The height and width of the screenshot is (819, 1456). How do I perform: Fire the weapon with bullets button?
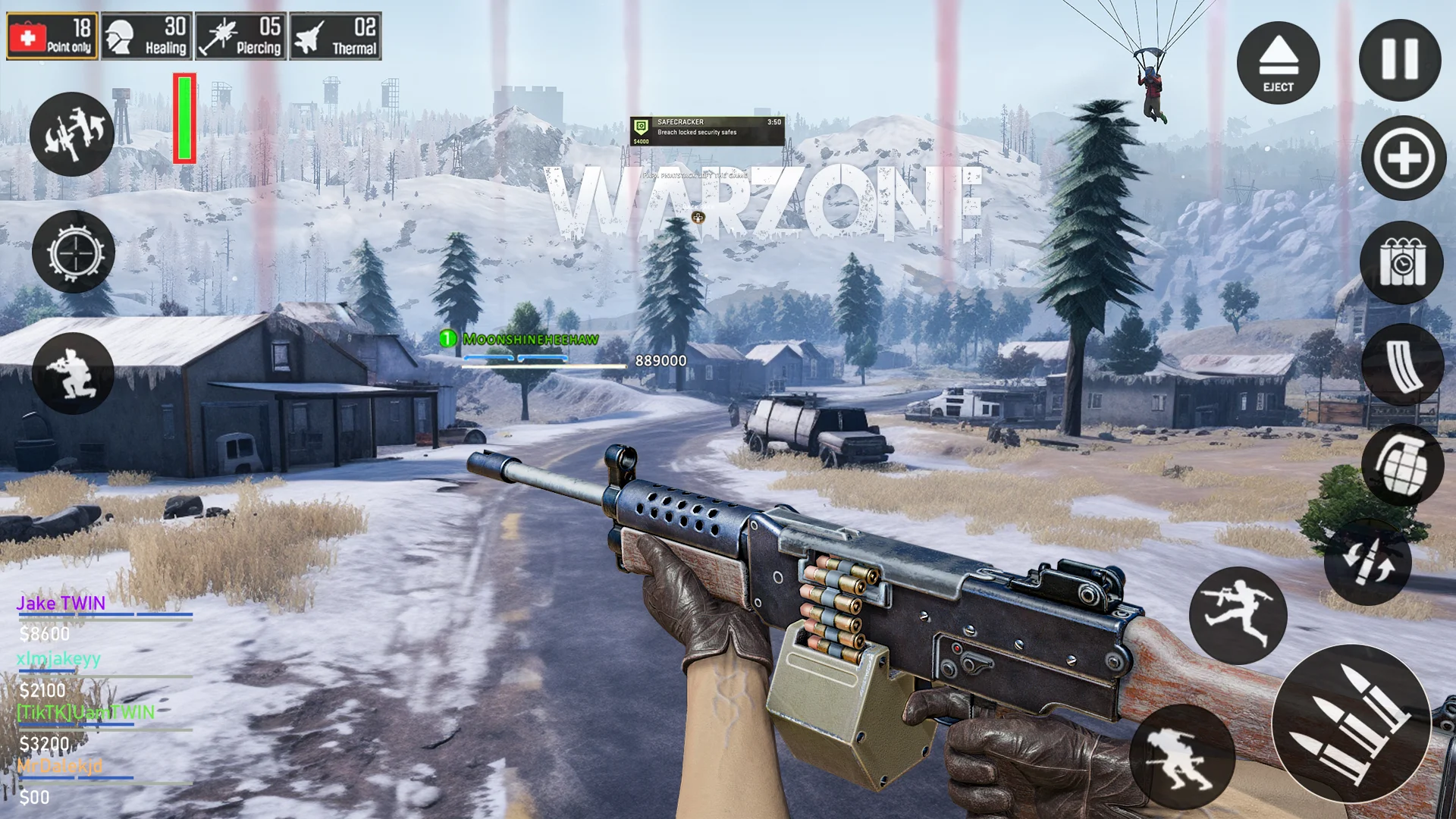tap(1351, 723)
